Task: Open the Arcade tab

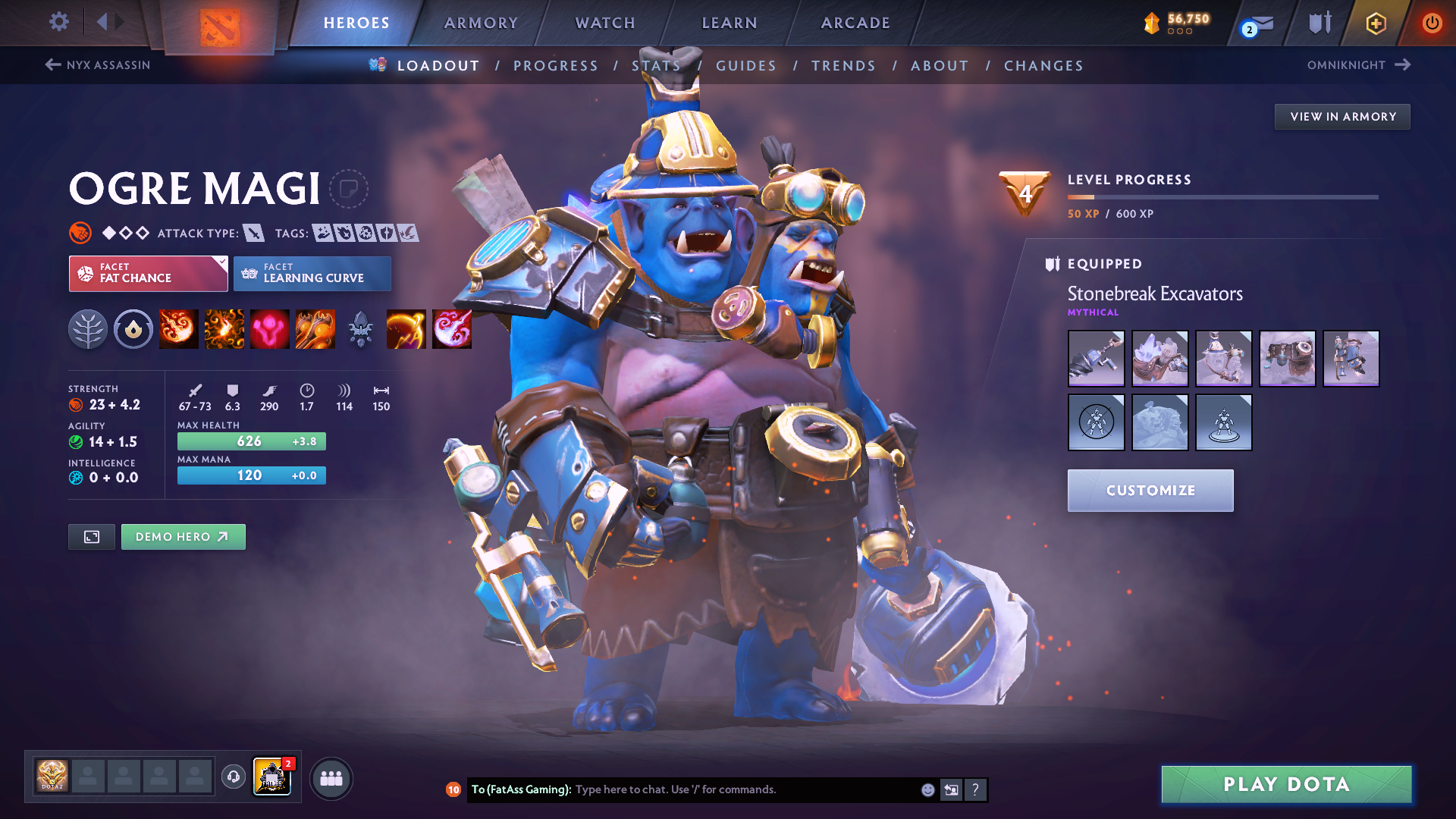Action: click(x=855, y=23)
